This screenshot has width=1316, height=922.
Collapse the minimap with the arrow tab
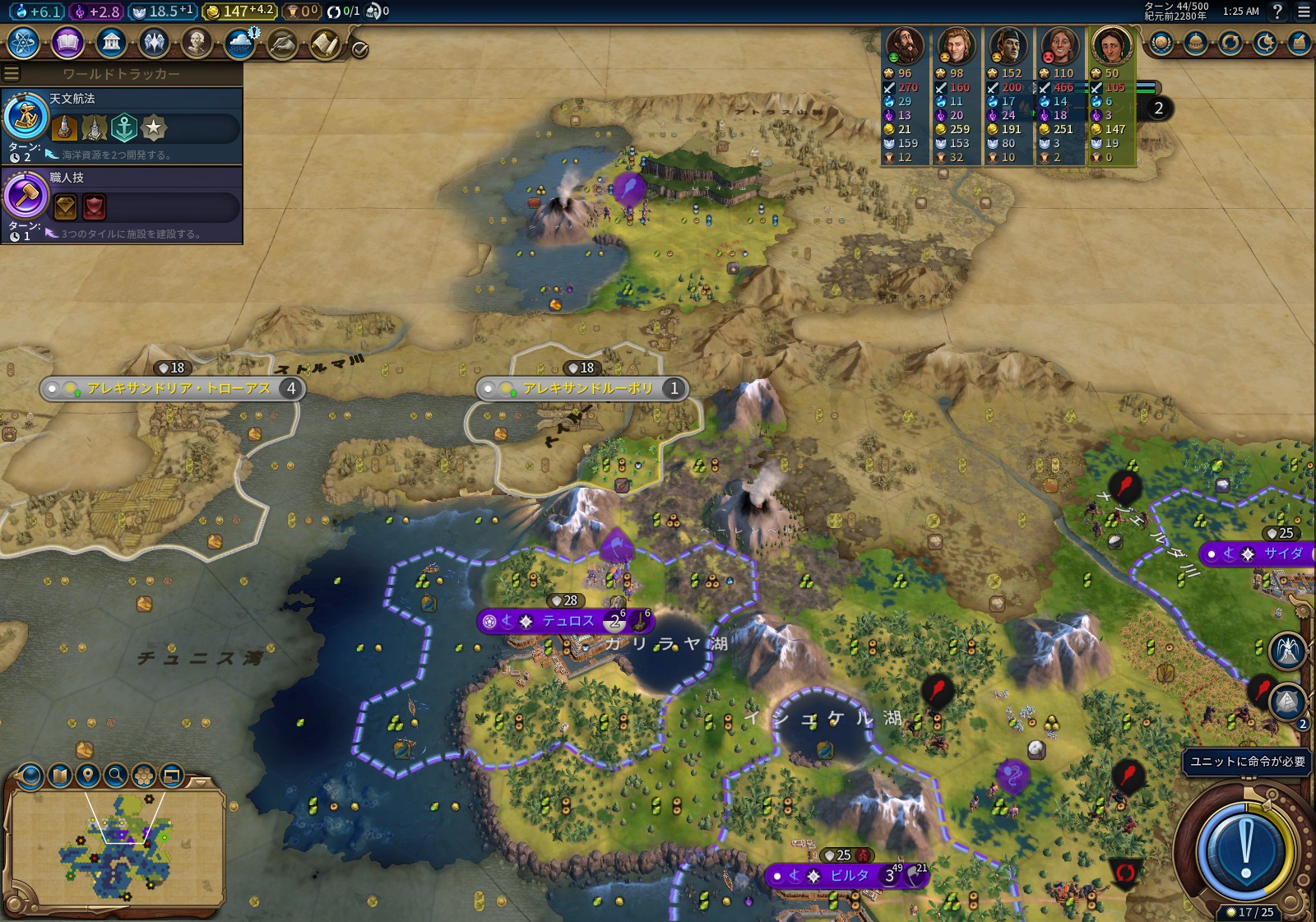coord(200,781)
